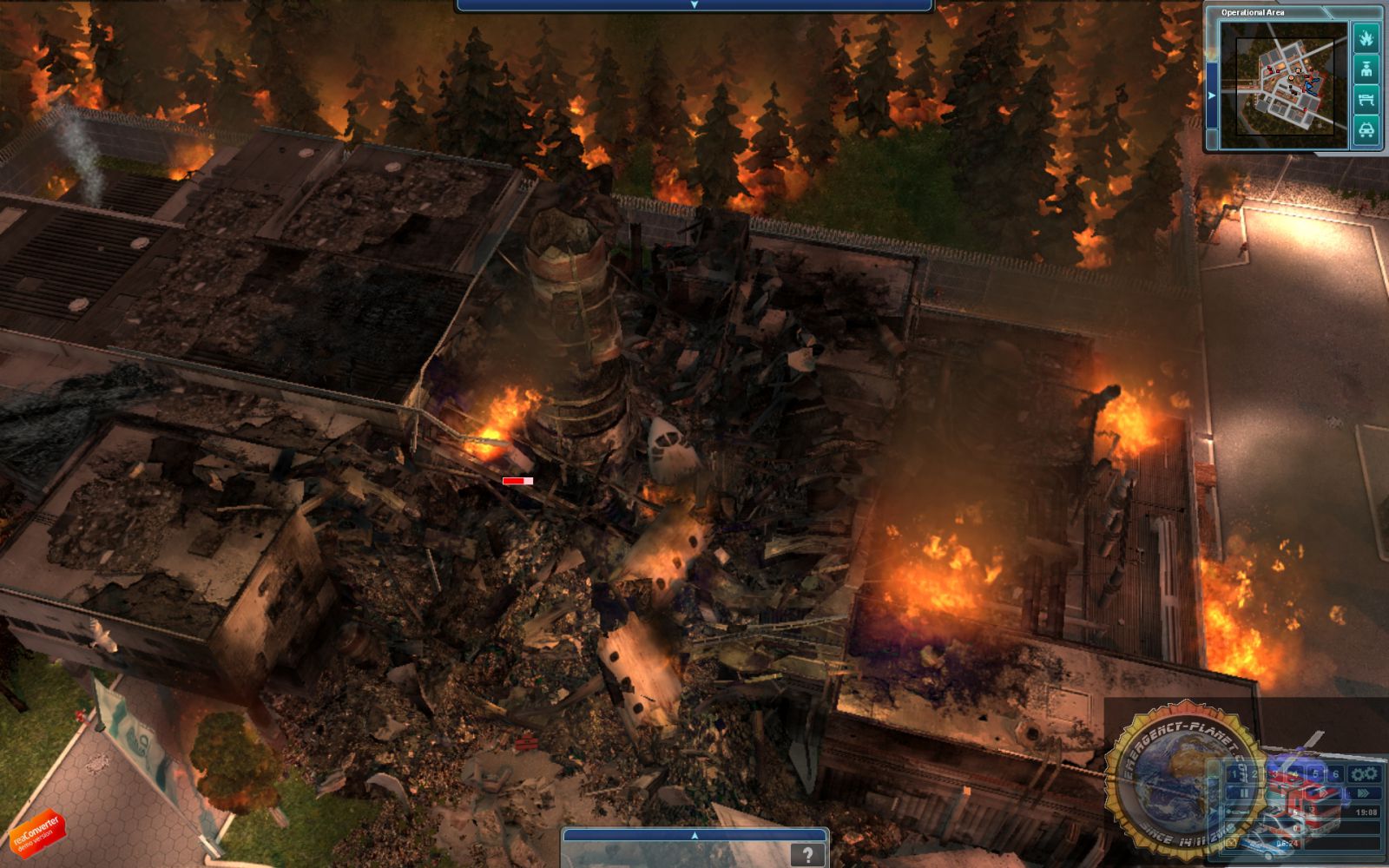Select unit group 1 button
Viewport: 1389px width, 868px height.
pos(1234,773)
